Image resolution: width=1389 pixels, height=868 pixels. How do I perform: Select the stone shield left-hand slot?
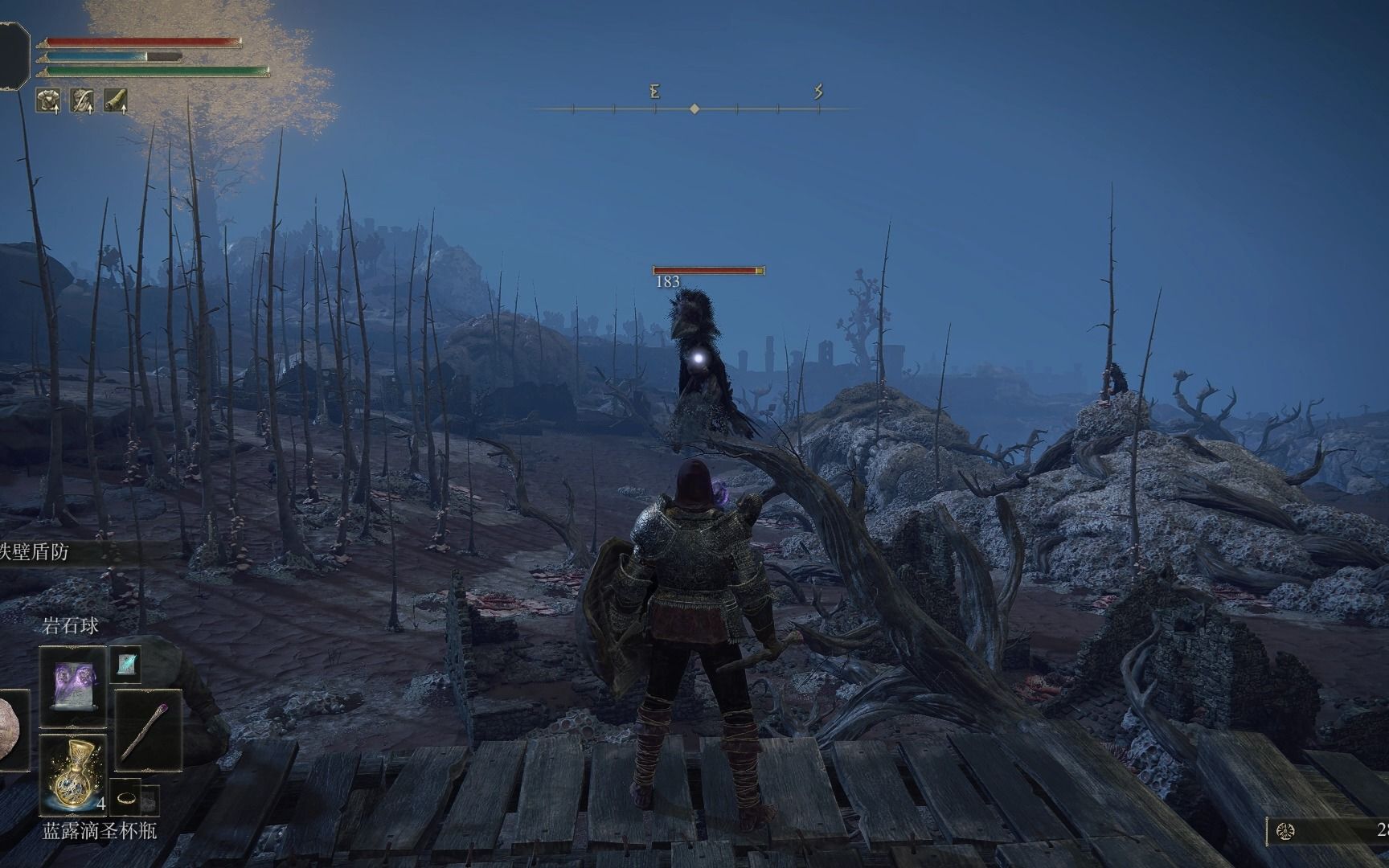(x=13, y=731)
